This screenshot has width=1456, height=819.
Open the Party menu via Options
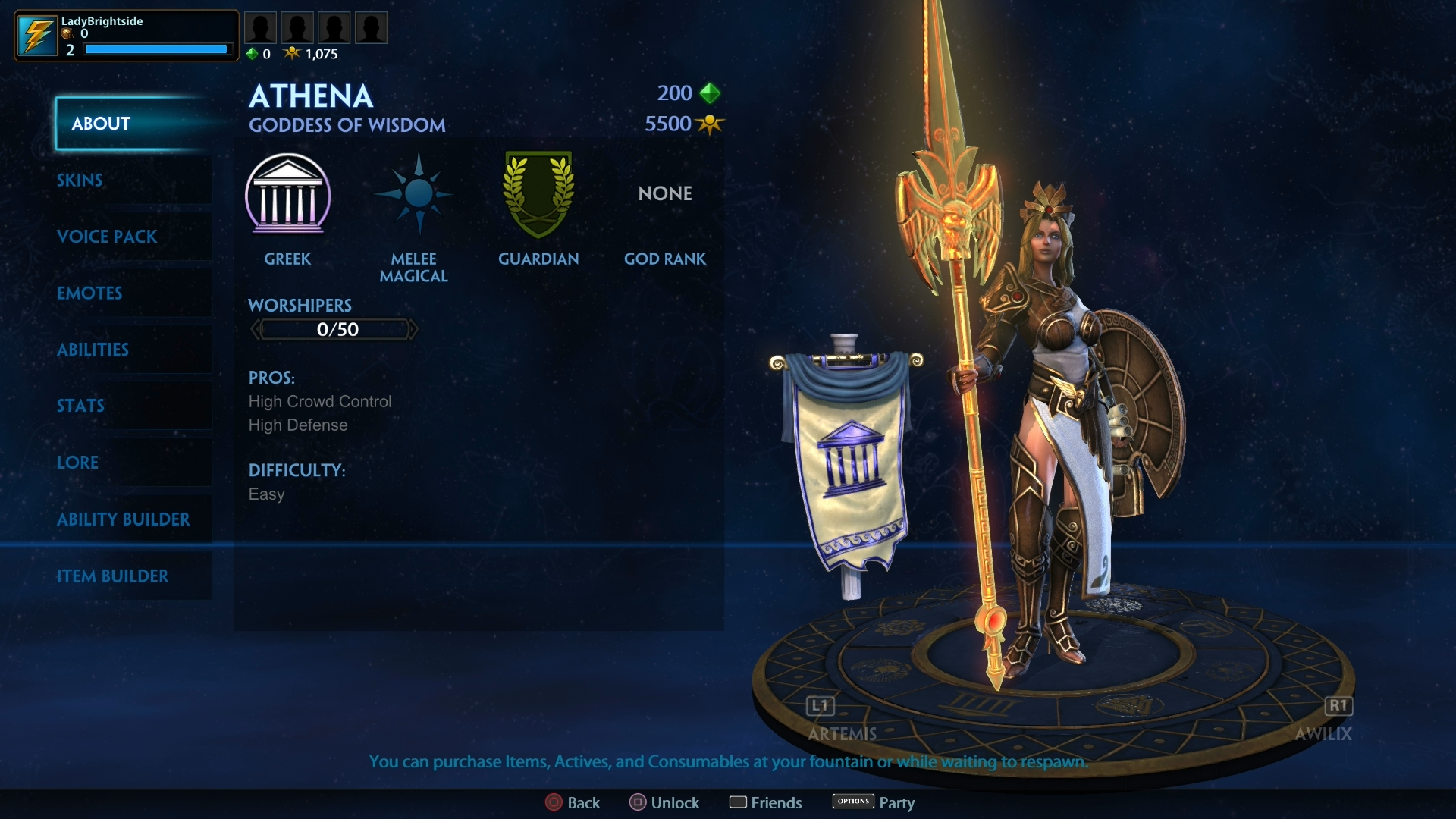pos(853,801)
